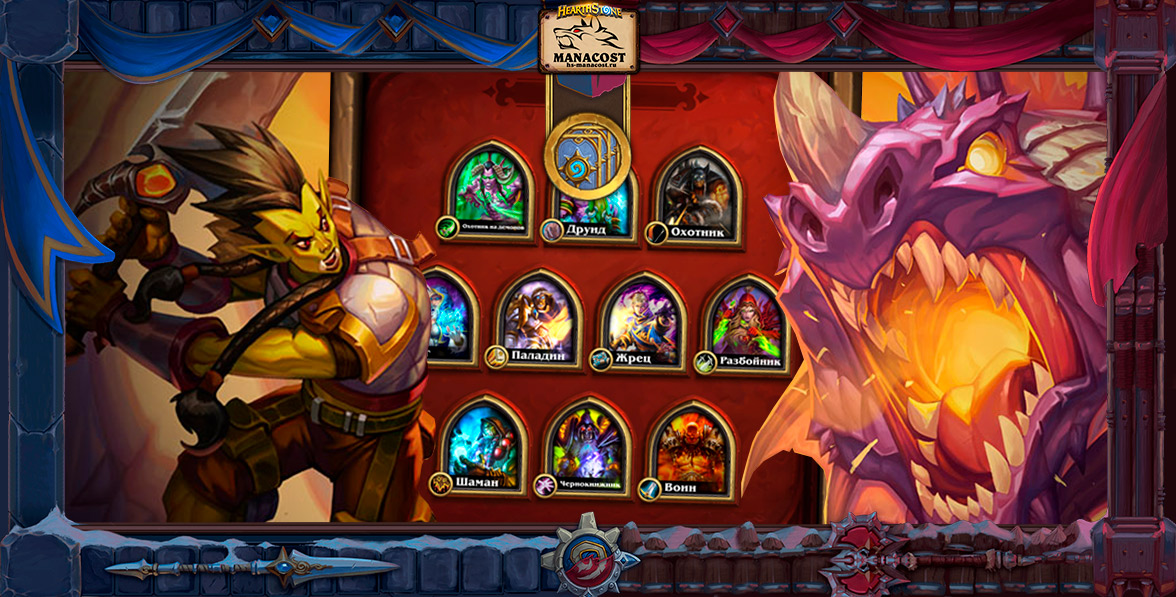Open the Hearthstone Manacost logo link

coord(588,42)
